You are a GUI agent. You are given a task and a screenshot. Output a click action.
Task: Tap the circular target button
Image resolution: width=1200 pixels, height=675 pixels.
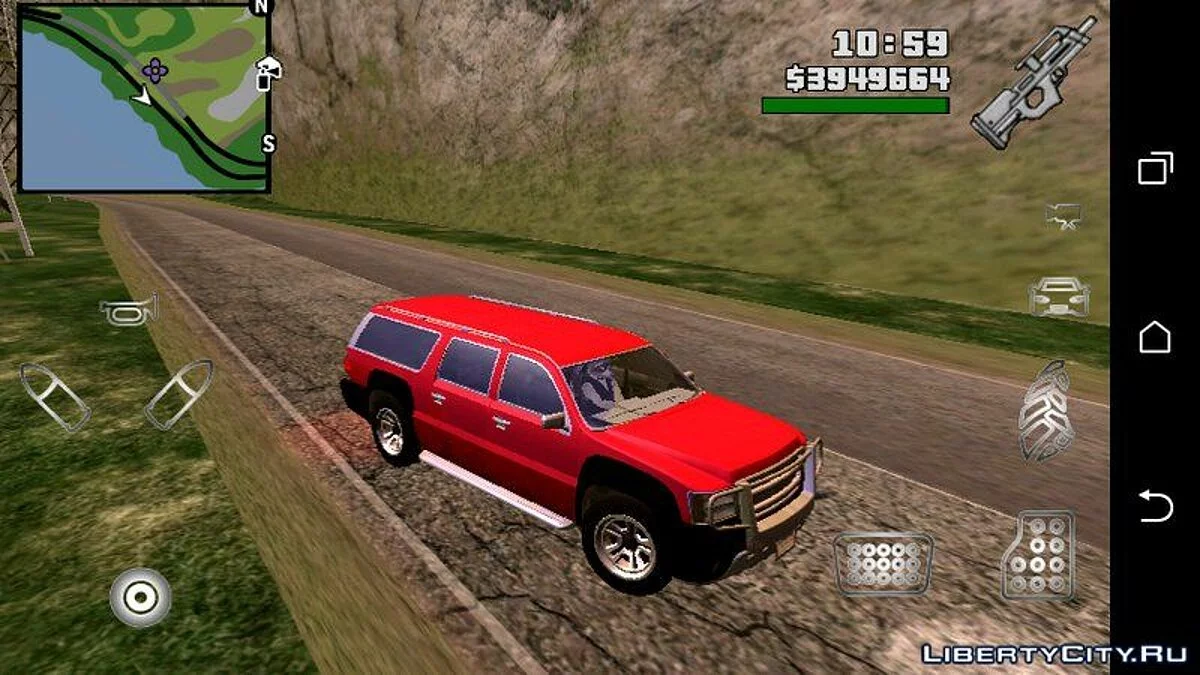[140, 597]
